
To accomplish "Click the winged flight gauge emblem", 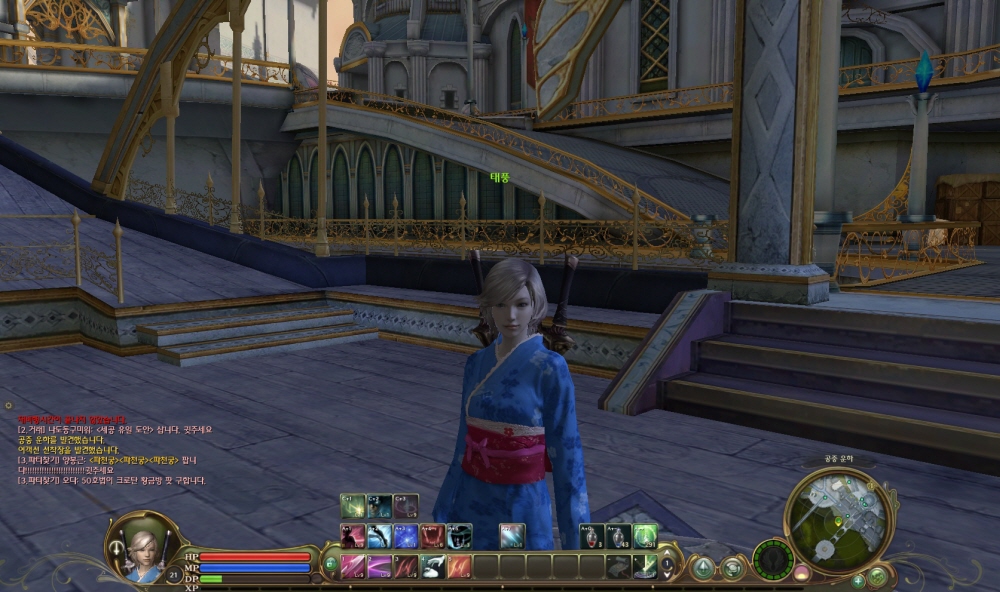I will (773, 558).
